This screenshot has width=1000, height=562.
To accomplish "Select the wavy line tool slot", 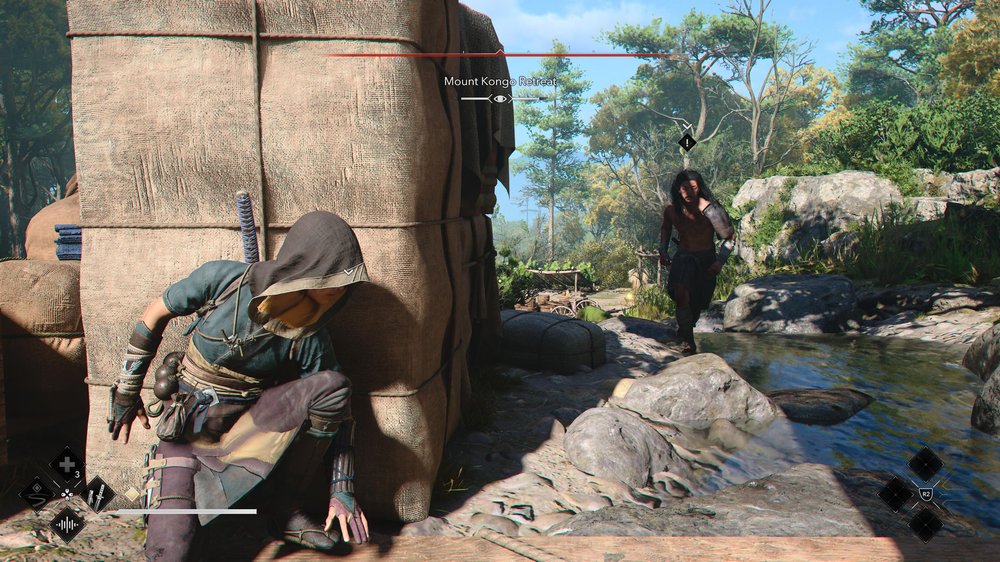I will tap(37, 493).
